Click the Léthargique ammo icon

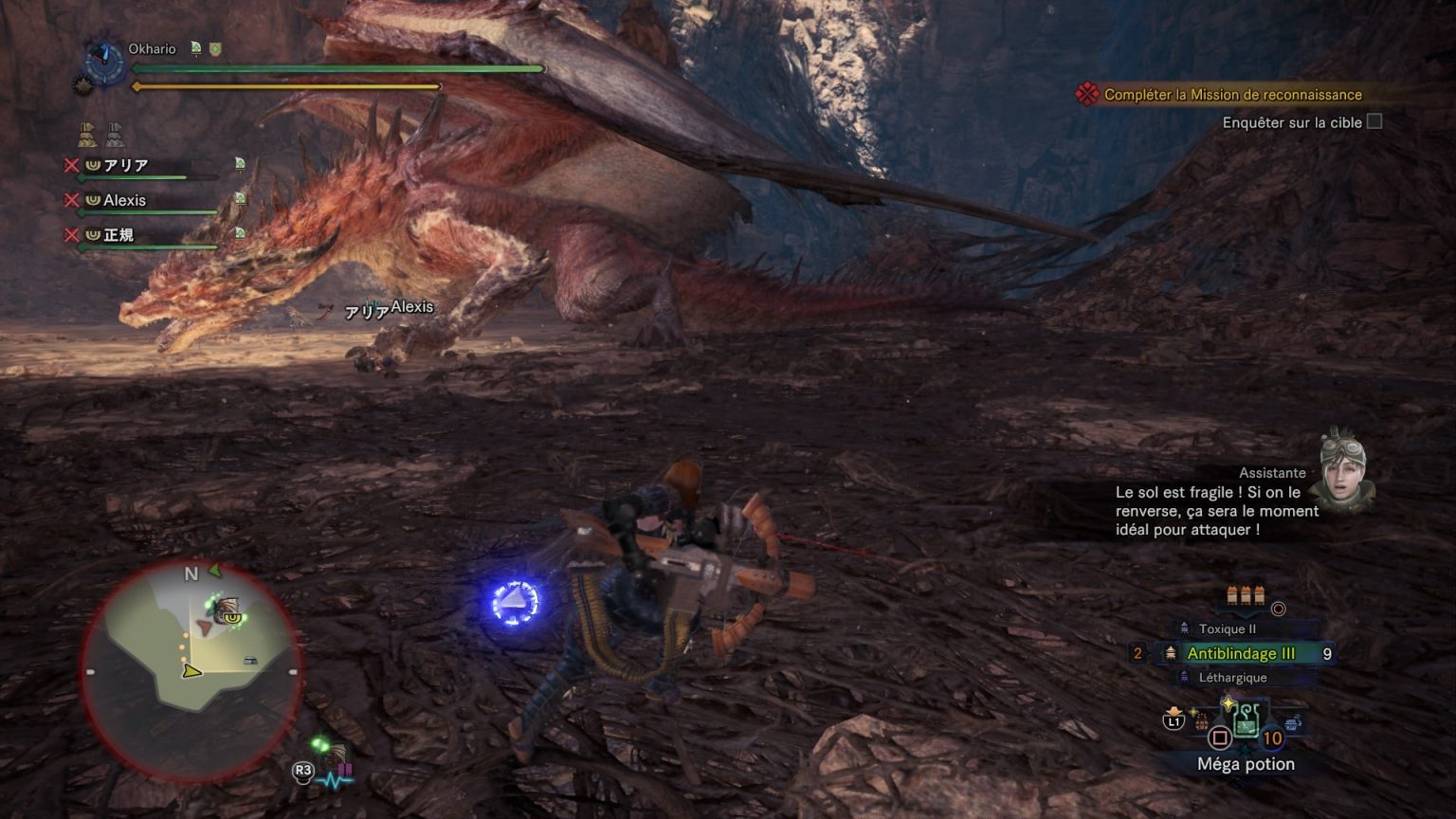pos(1184,677)
